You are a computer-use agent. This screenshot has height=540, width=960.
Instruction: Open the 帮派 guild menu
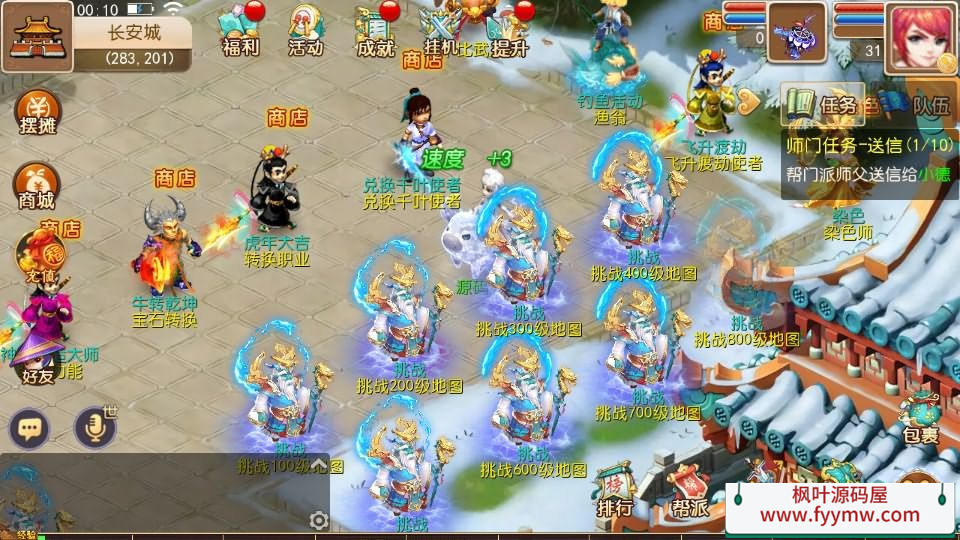(x=690, y=491)
